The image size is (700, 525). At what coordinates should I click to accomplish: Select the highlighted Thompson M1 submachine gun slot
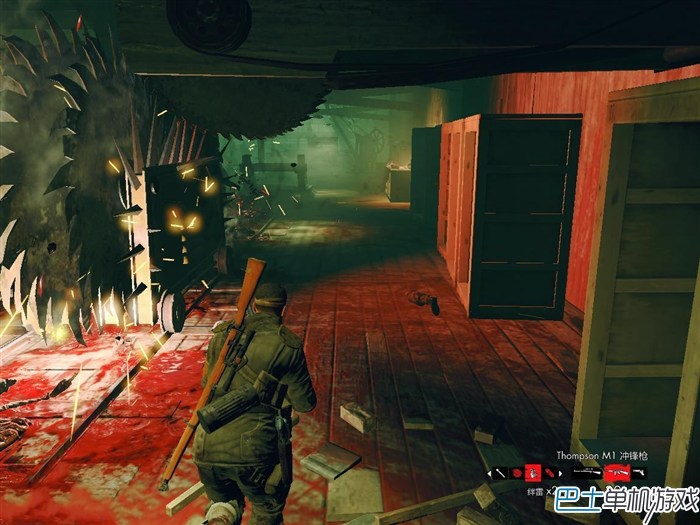pyautogui.click(x=615, y=472)
